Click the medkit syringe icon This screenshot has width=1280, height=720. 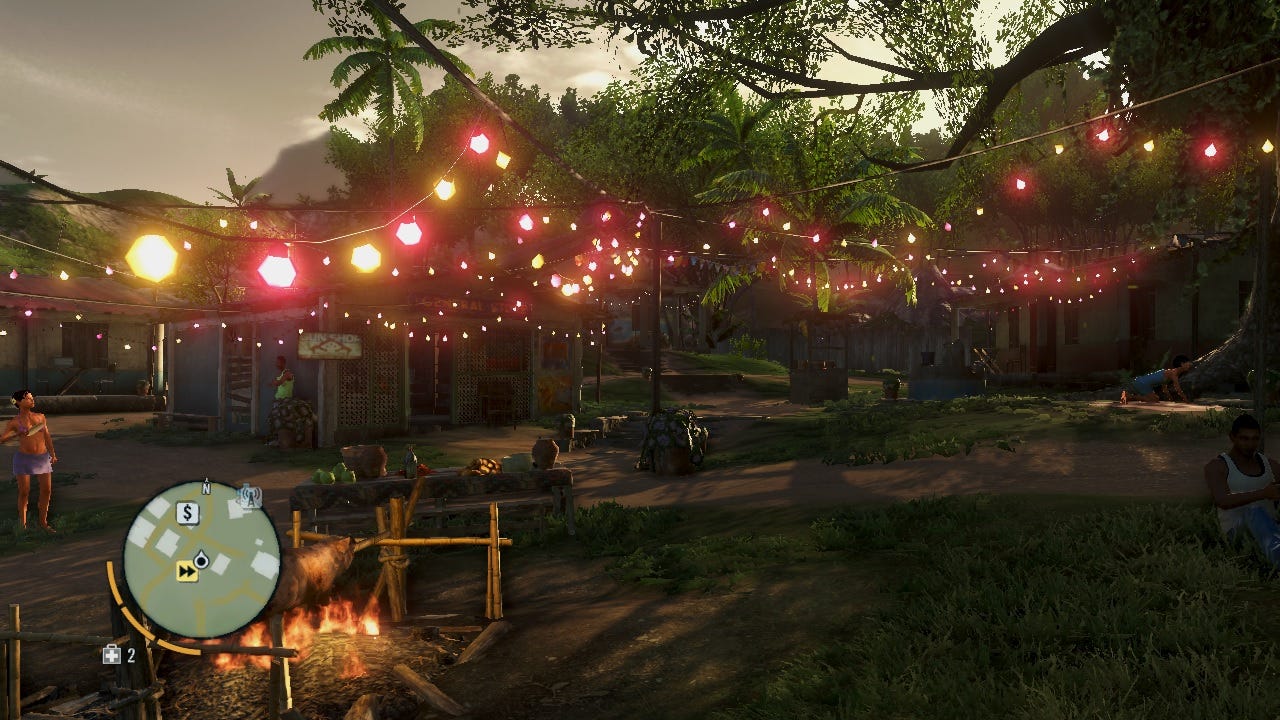click(112, 655)
